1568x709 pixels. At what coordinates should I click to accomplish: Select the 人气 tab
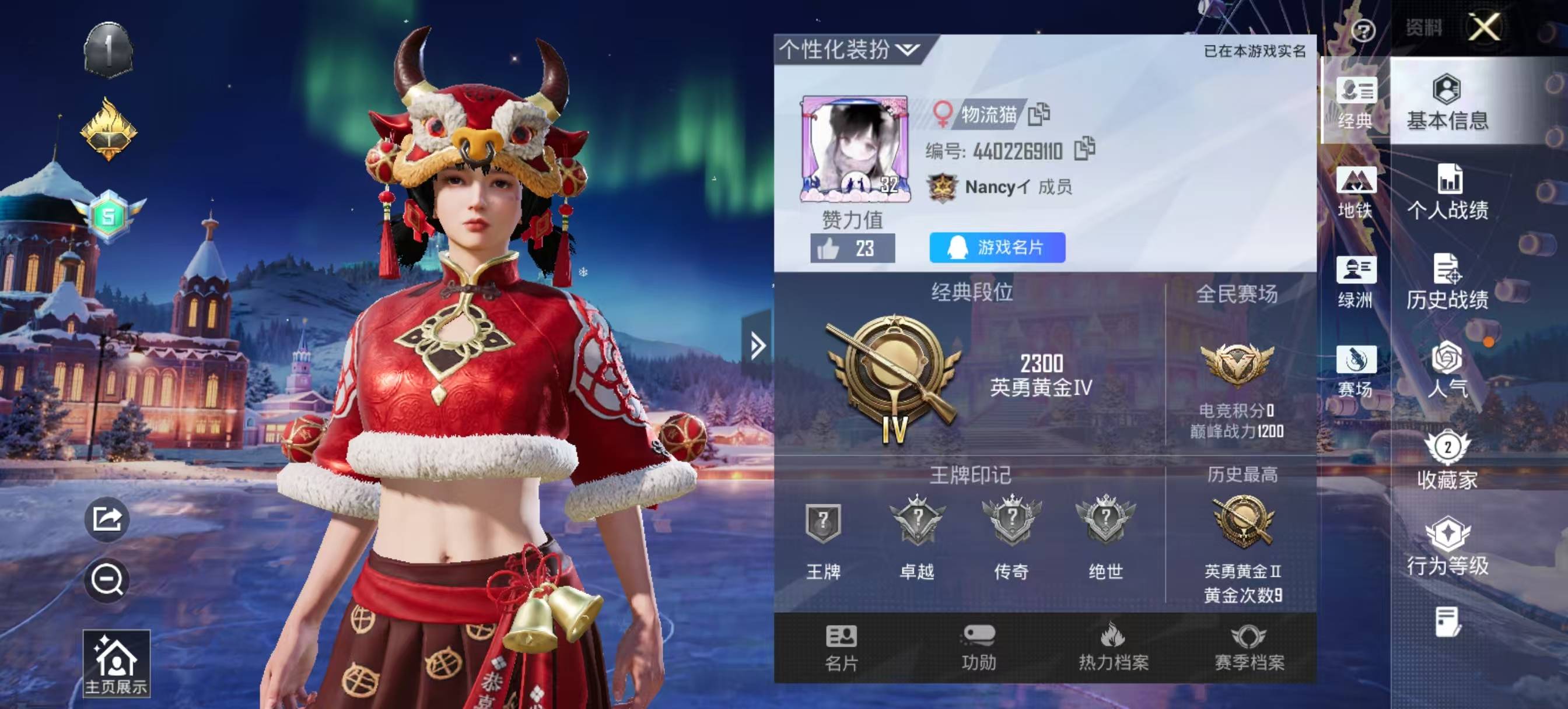tap(1447, 370)
